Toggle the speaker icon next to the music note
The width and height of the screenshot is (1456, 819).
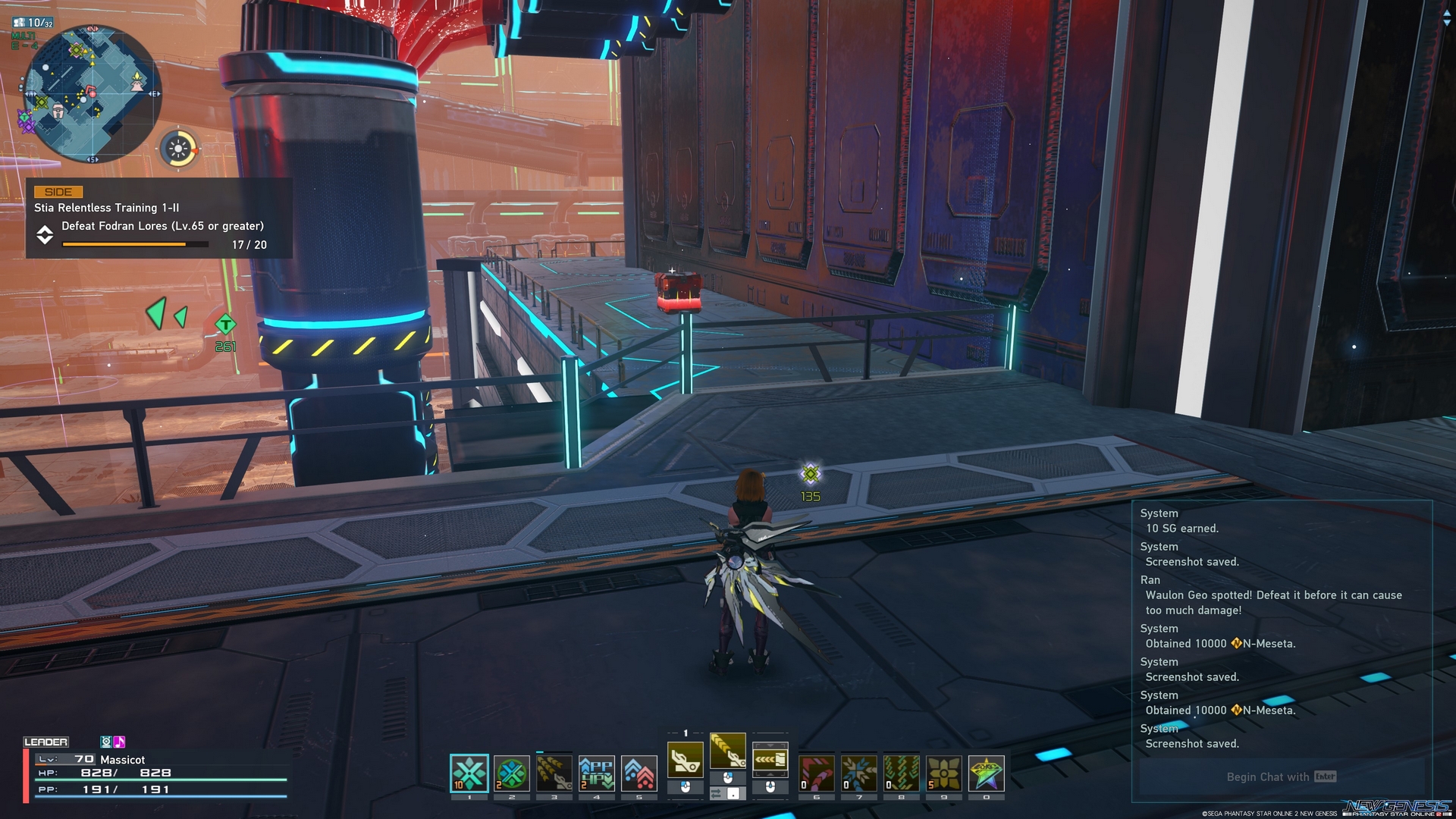click(107, 742)
